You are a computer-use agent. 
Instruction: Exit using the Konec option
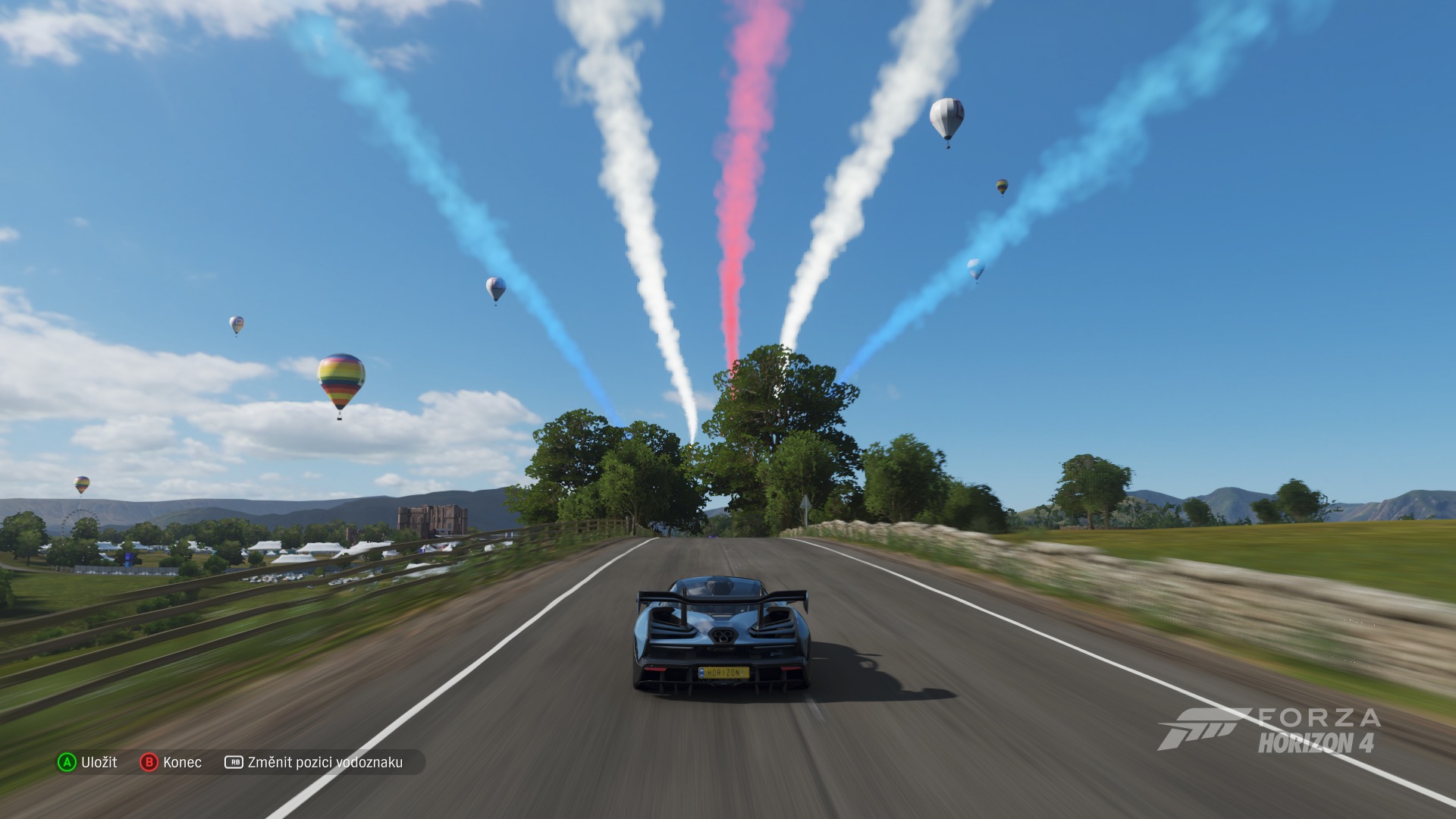pos(171,762)
